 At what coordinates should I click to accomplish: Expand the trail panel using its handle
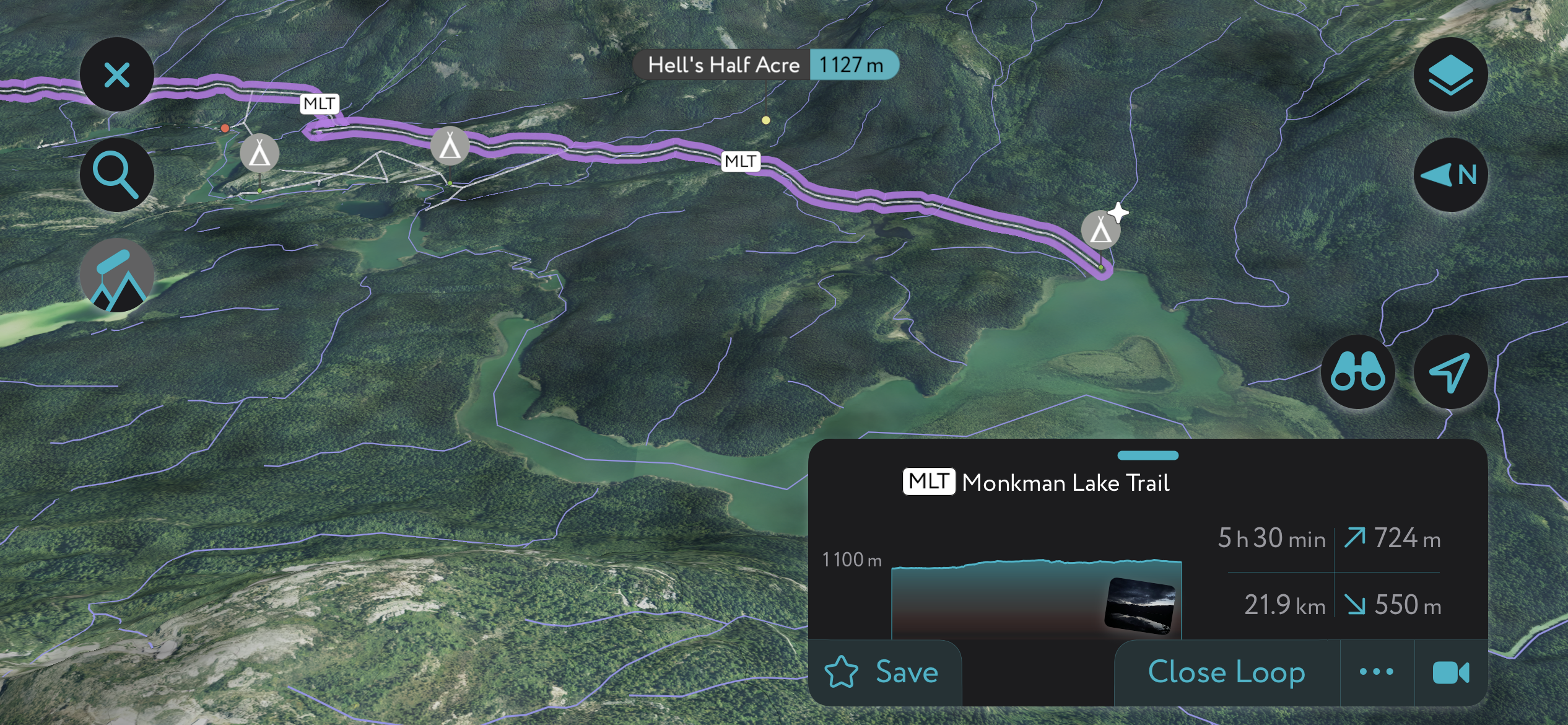pos(1148,455)
